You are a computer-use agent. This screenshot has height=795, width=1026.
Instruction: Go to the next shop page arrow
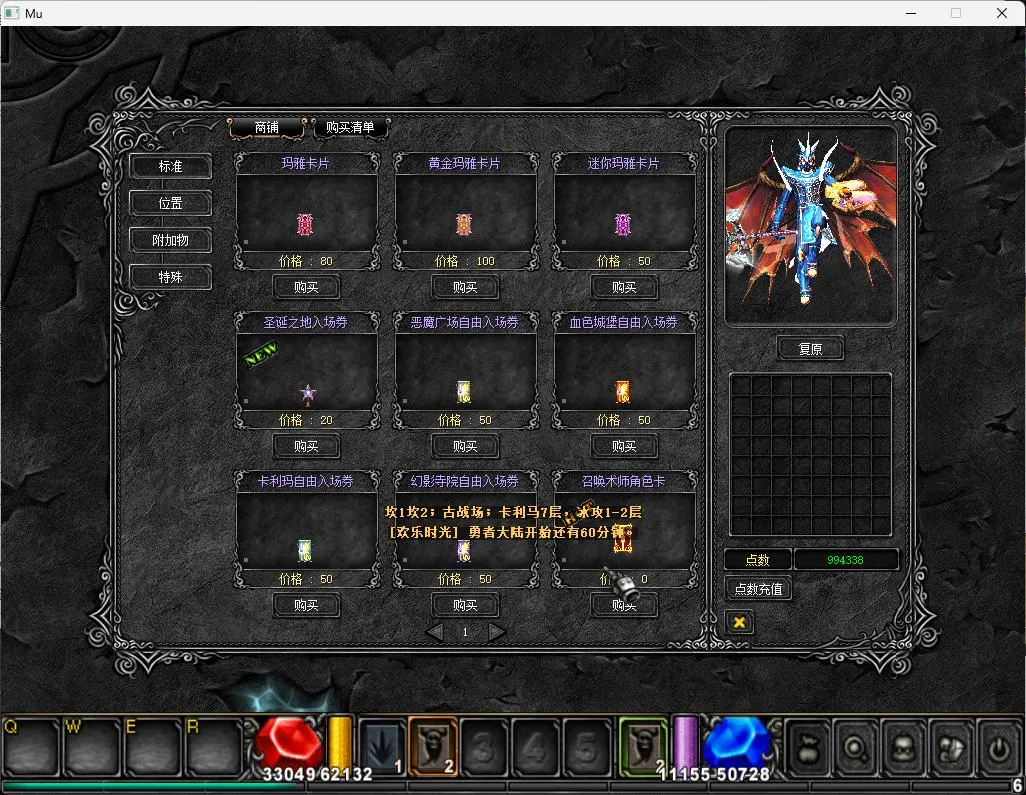[497, 632]
